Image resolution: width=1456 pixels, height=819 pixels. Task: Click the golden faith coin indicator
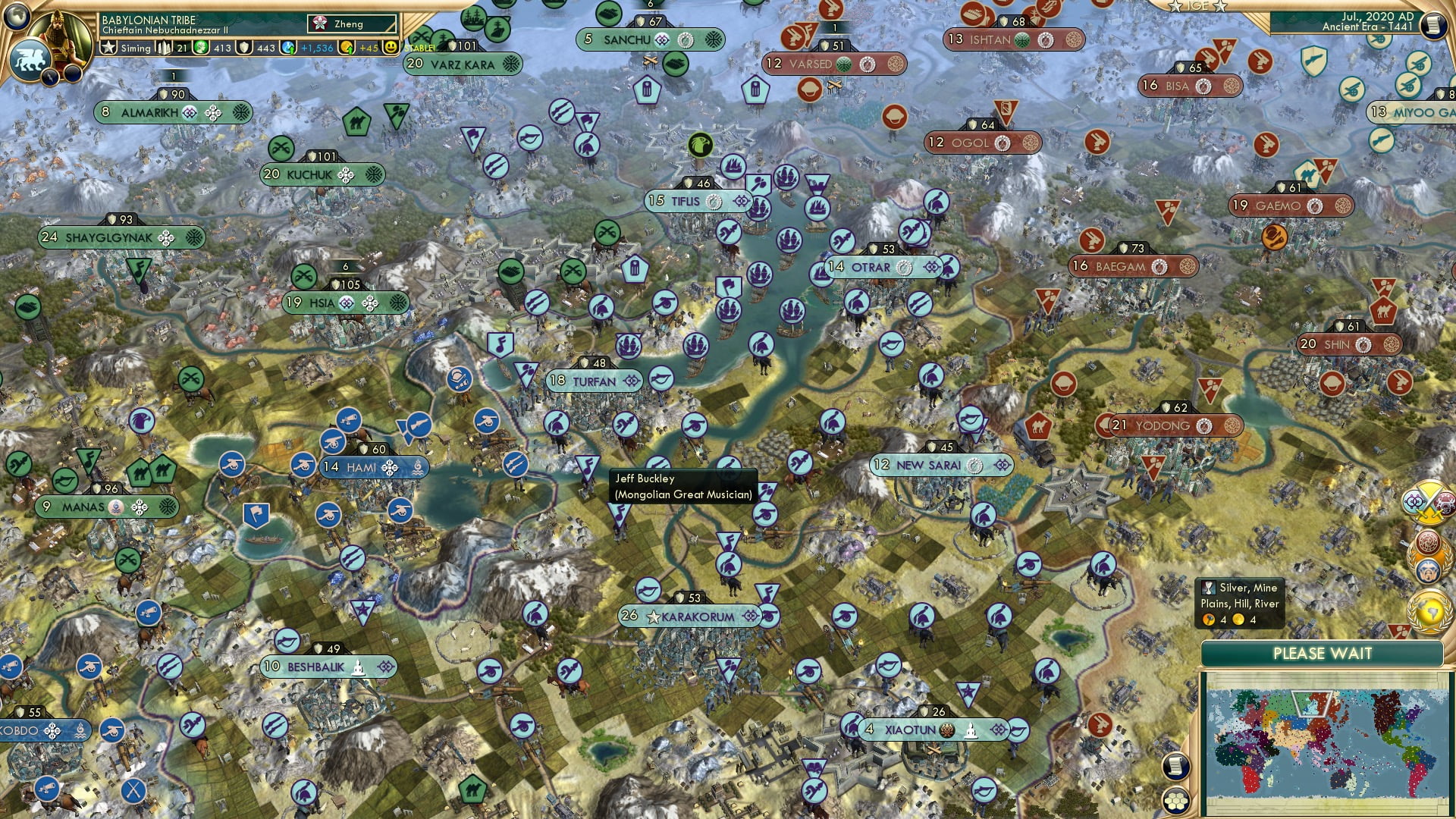pos(347,47)
